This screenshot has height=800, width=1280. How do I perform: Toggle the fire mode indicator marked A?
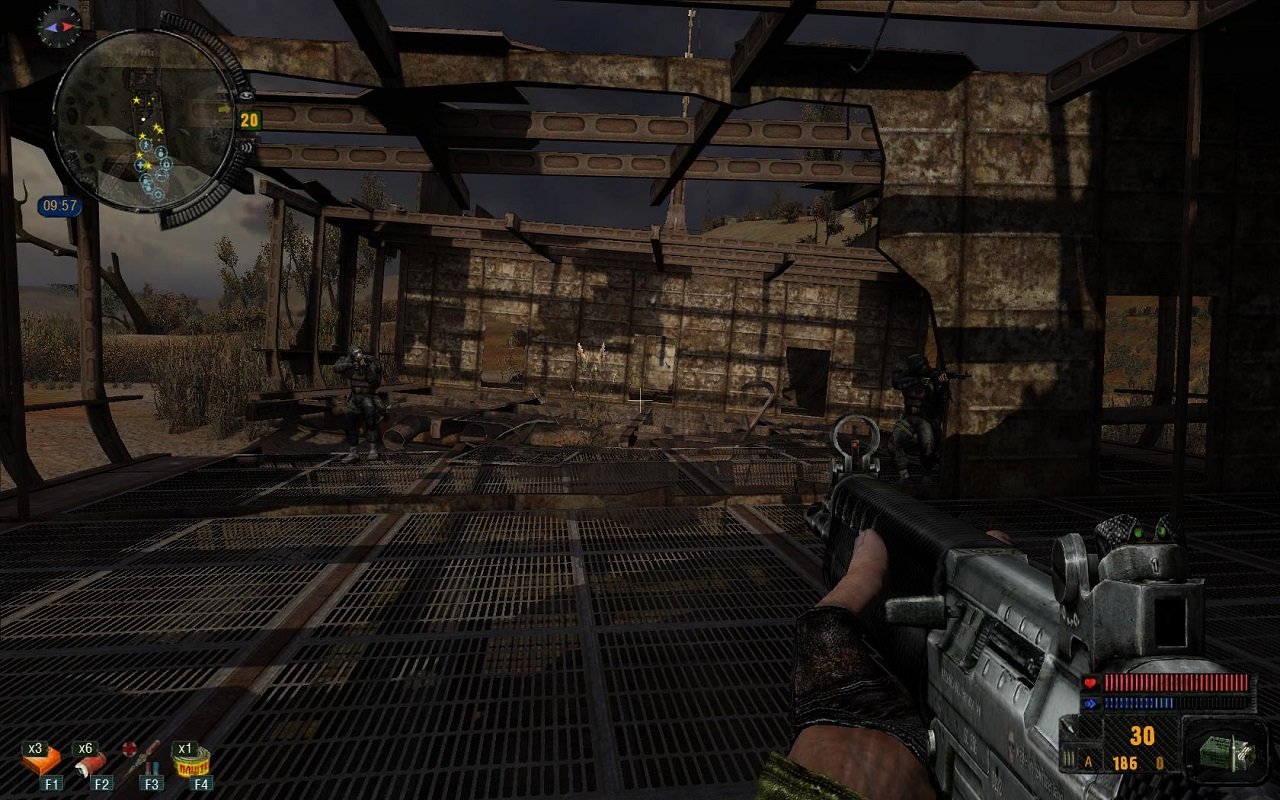click(1089, 763)
